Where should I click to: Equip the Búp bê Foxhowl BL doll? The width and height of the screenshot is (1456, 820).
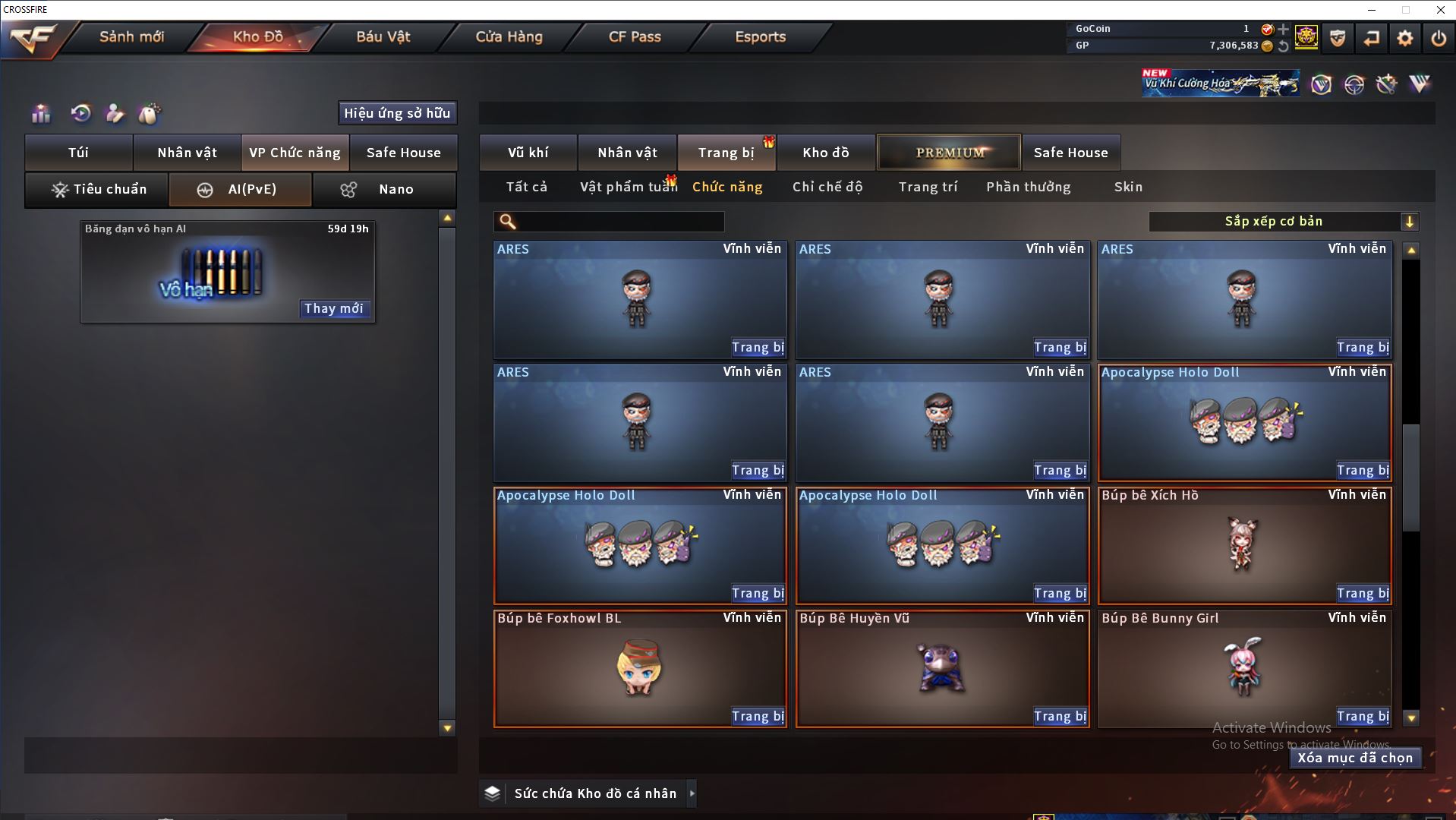click(x=757, y=716)
